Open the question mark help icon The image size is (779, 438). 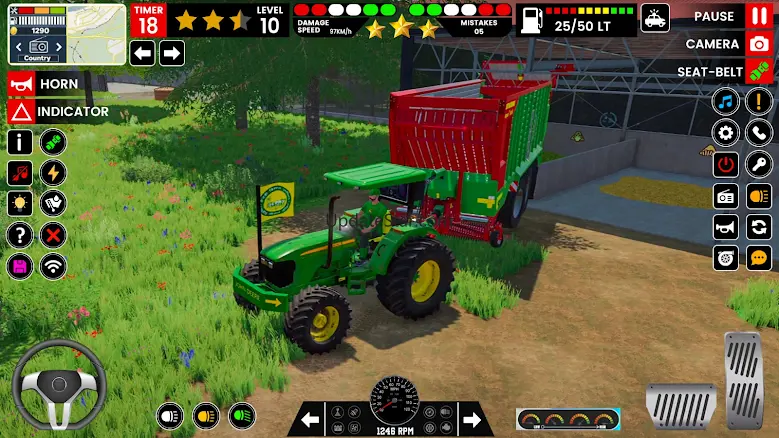coord(20,235)
